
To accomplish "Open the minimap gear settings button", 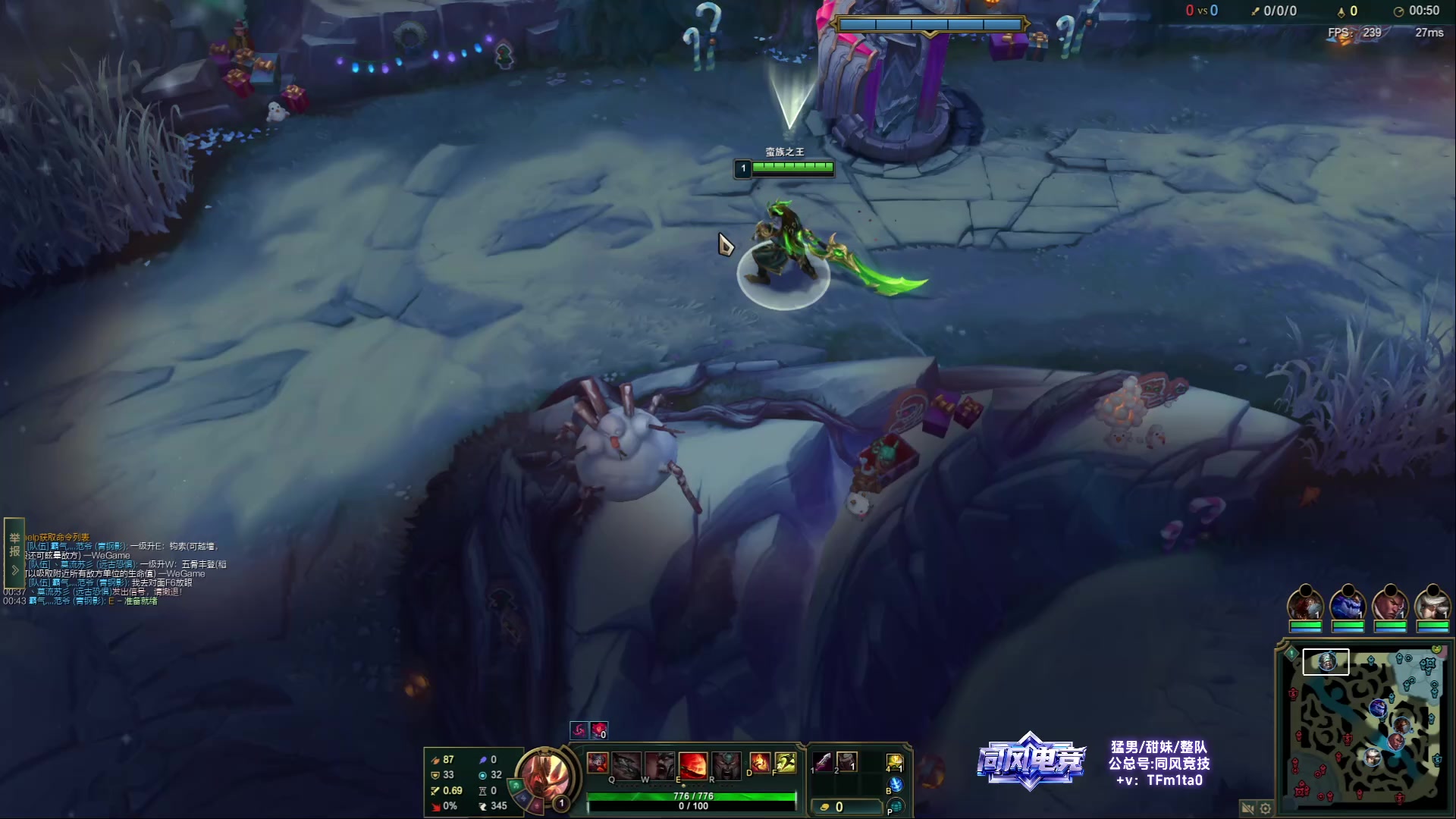I will (1265, 808).
